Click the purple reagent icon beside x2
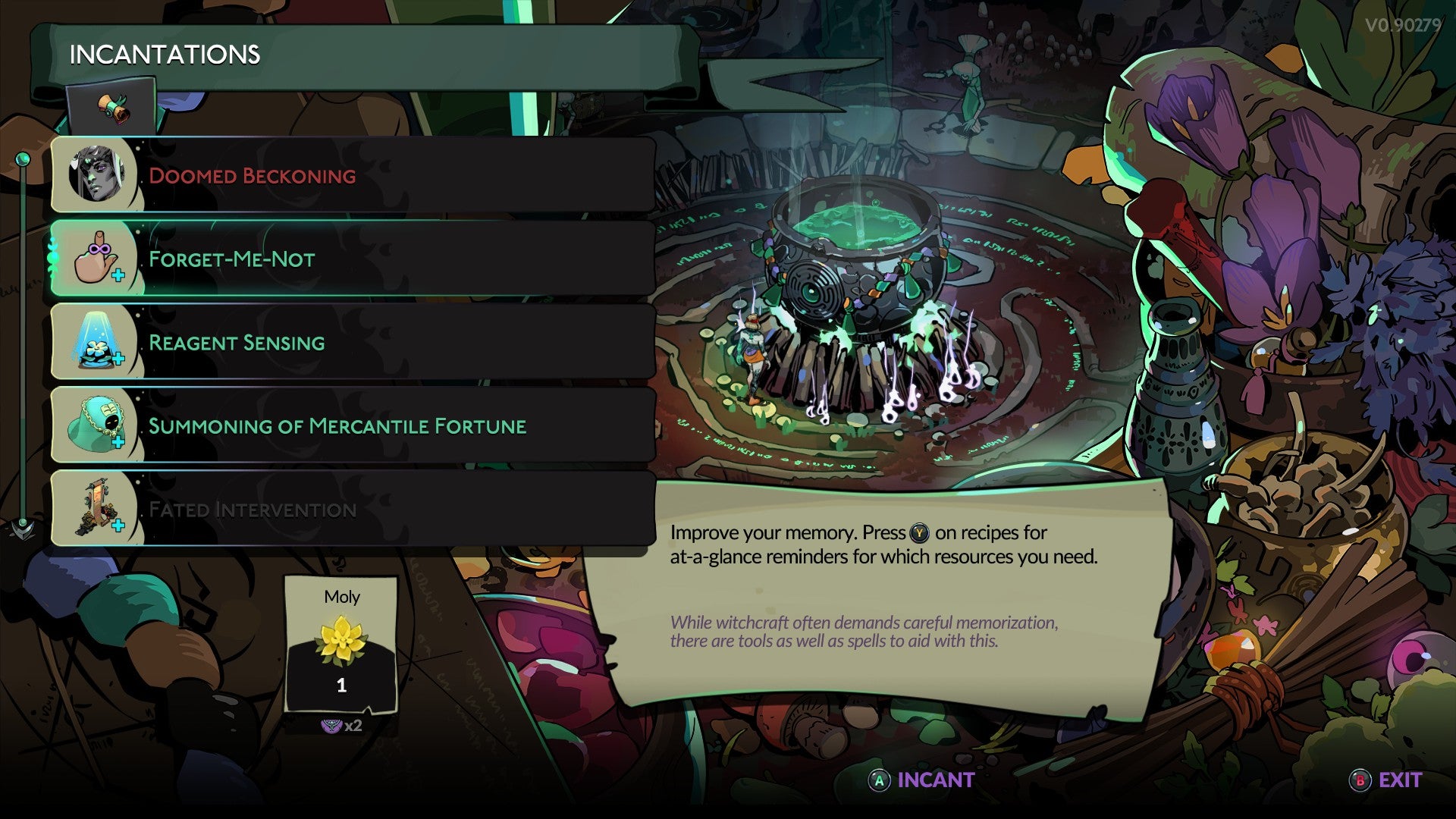 coord(331,724)
